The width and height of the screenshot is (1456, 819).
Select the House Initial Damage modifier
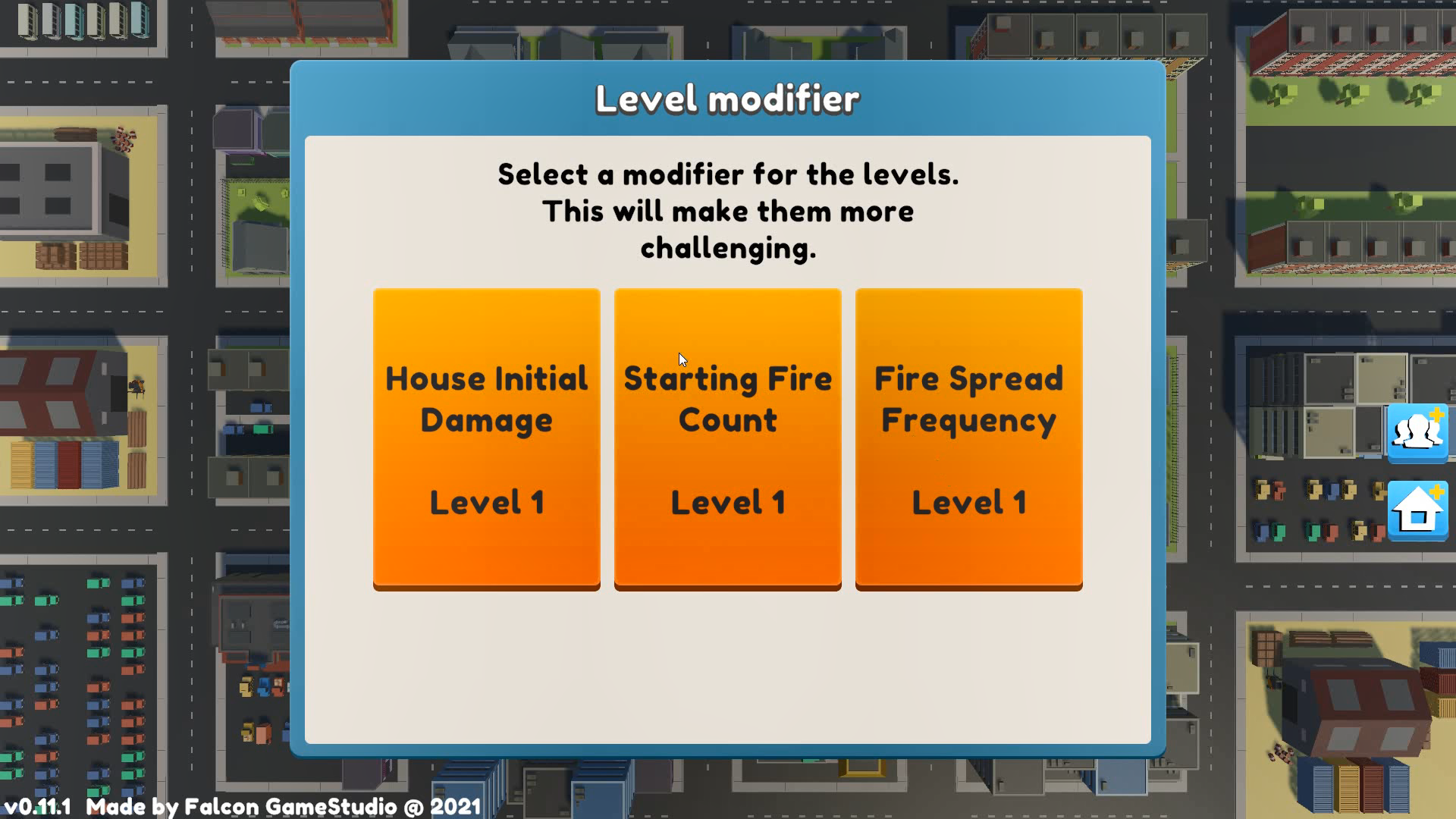click(486, 438)
